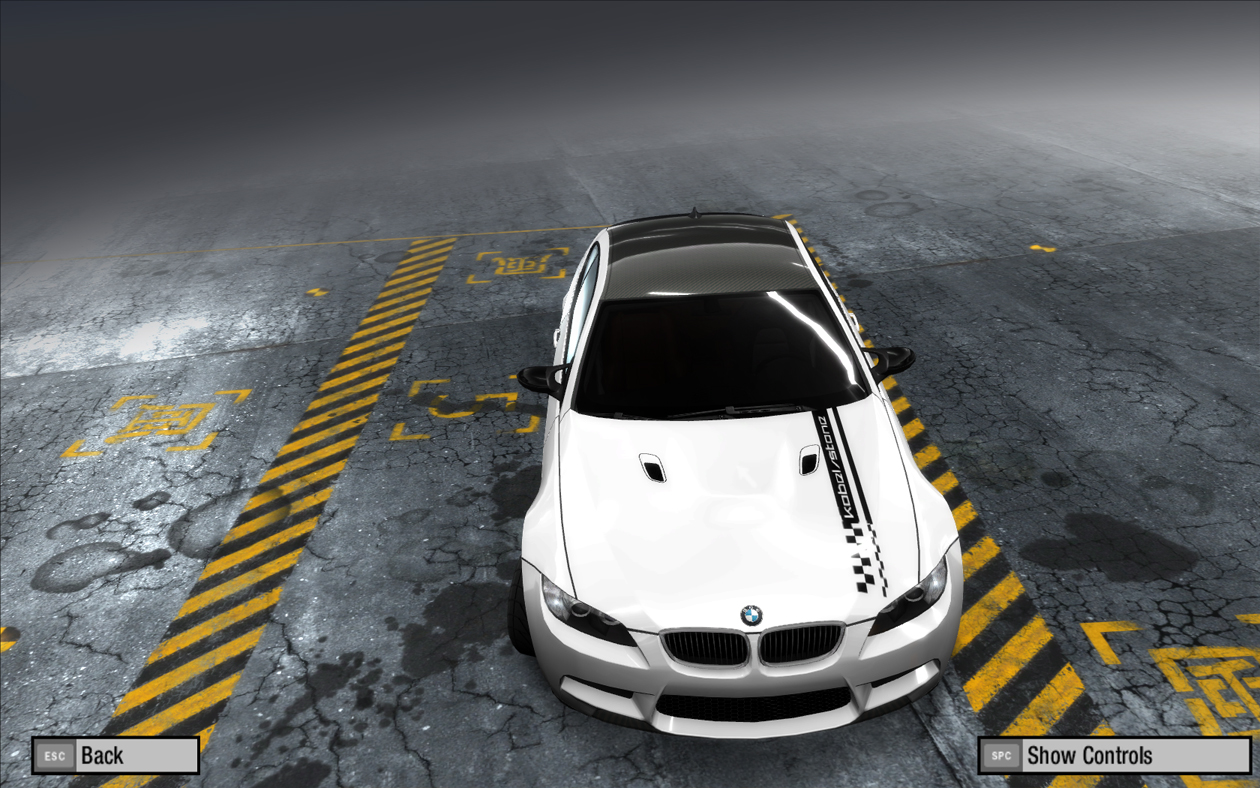Open the Show Controls panel

[1100, 755]
